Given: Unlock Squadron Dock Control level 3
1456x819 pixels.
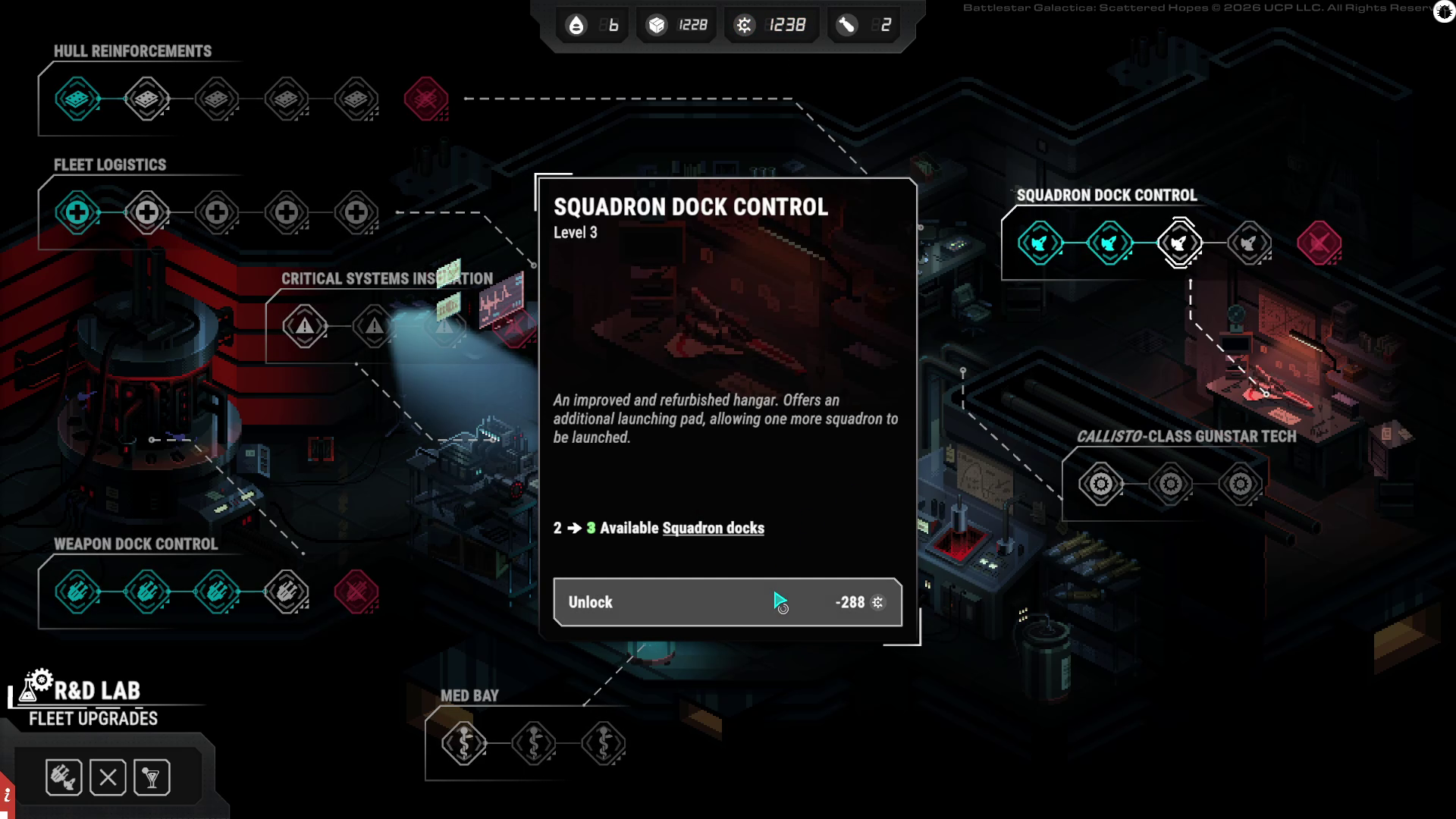Looking at the screenshot, I should coord(727,602).
